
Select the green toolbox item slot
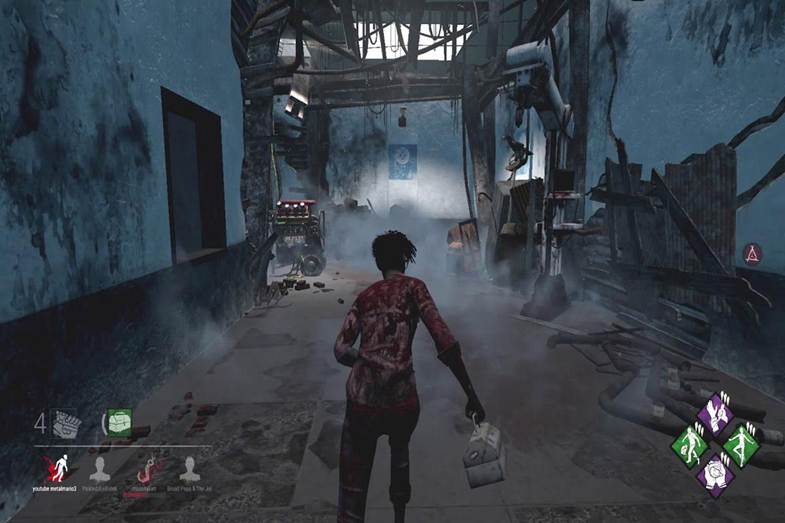click(120, 423)
